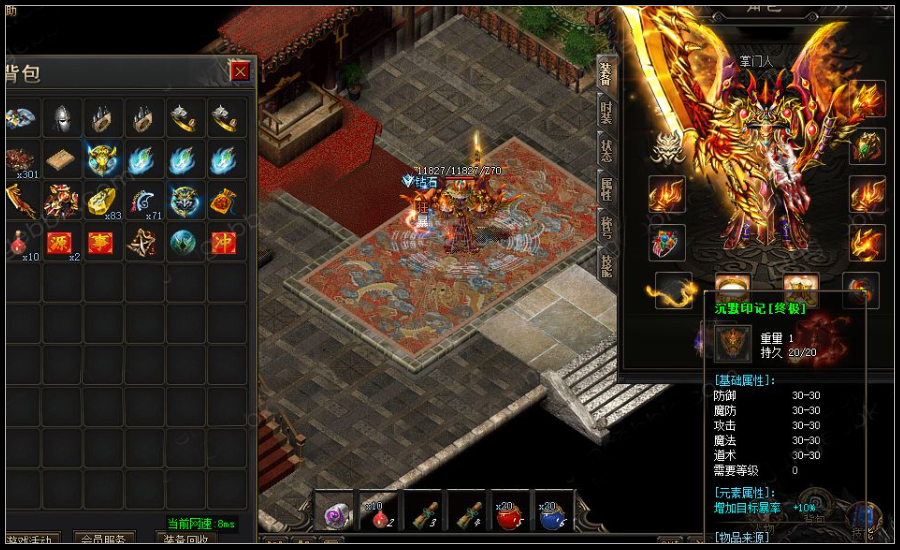Select the steel helmet in the backpack

(62, 118)
